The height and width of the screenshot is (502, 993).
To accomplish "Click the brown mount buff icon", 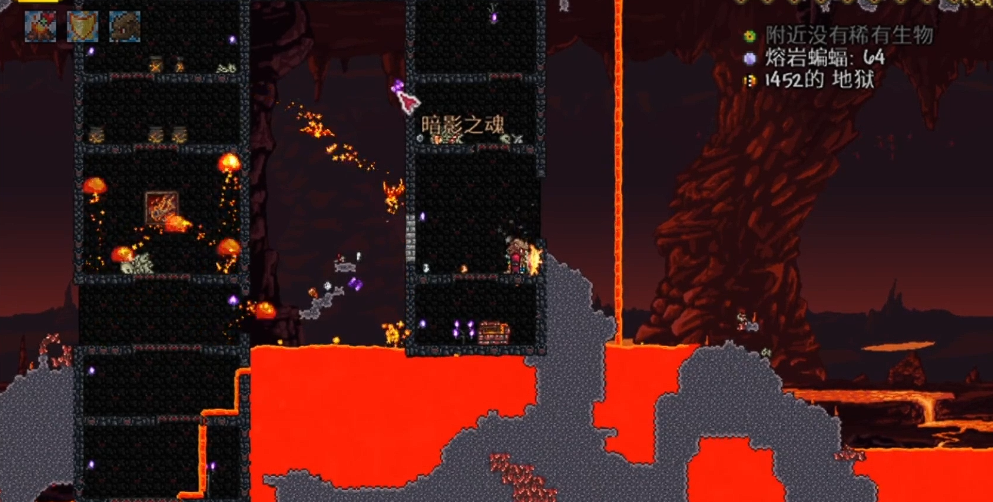I will pos(124,26).
